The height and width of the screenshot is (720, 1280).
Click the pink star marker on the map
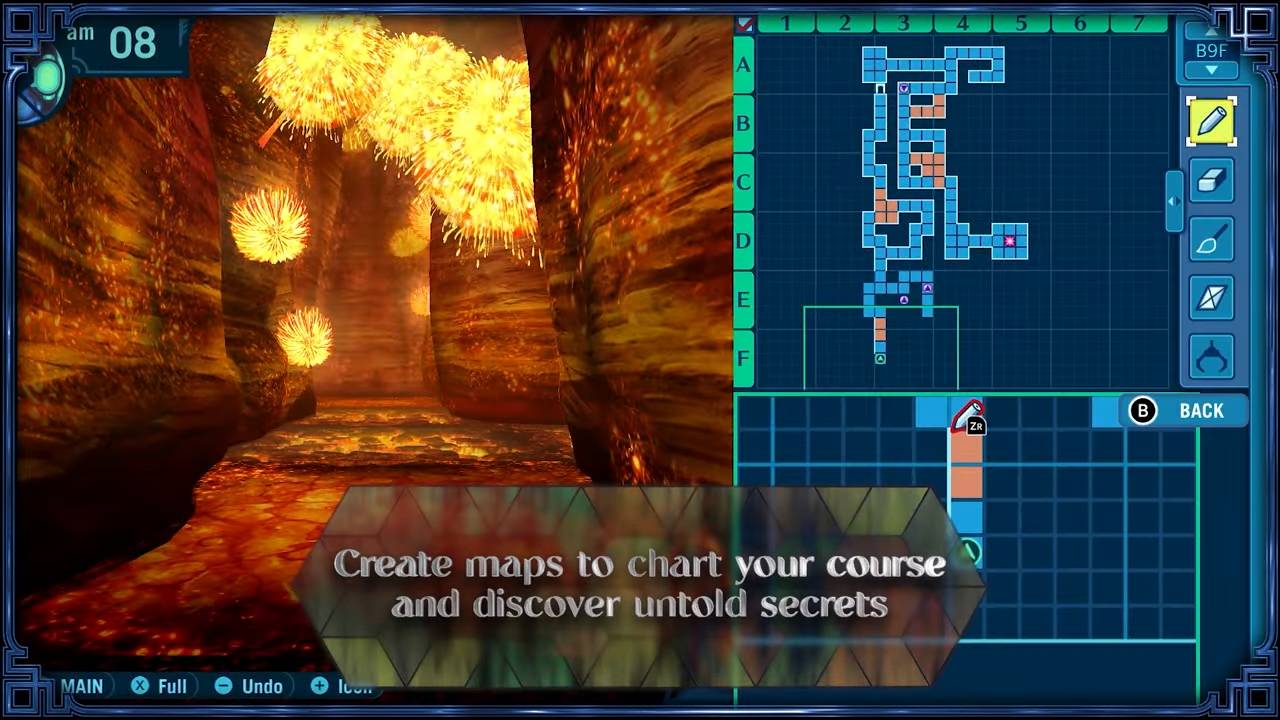(1009, 240)
